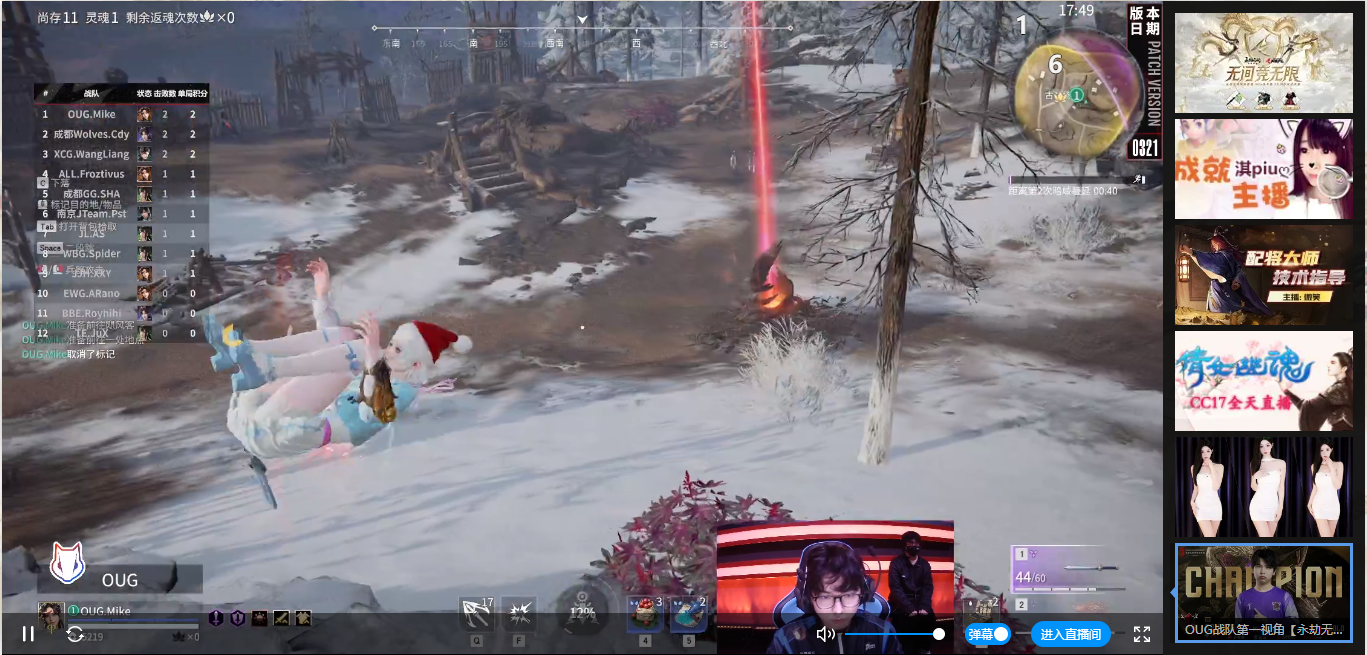This screenshot has height=655, width=1367.
Task: Toggle the 弹幕 bullet comments switch
Action: [x=988, y=634]
